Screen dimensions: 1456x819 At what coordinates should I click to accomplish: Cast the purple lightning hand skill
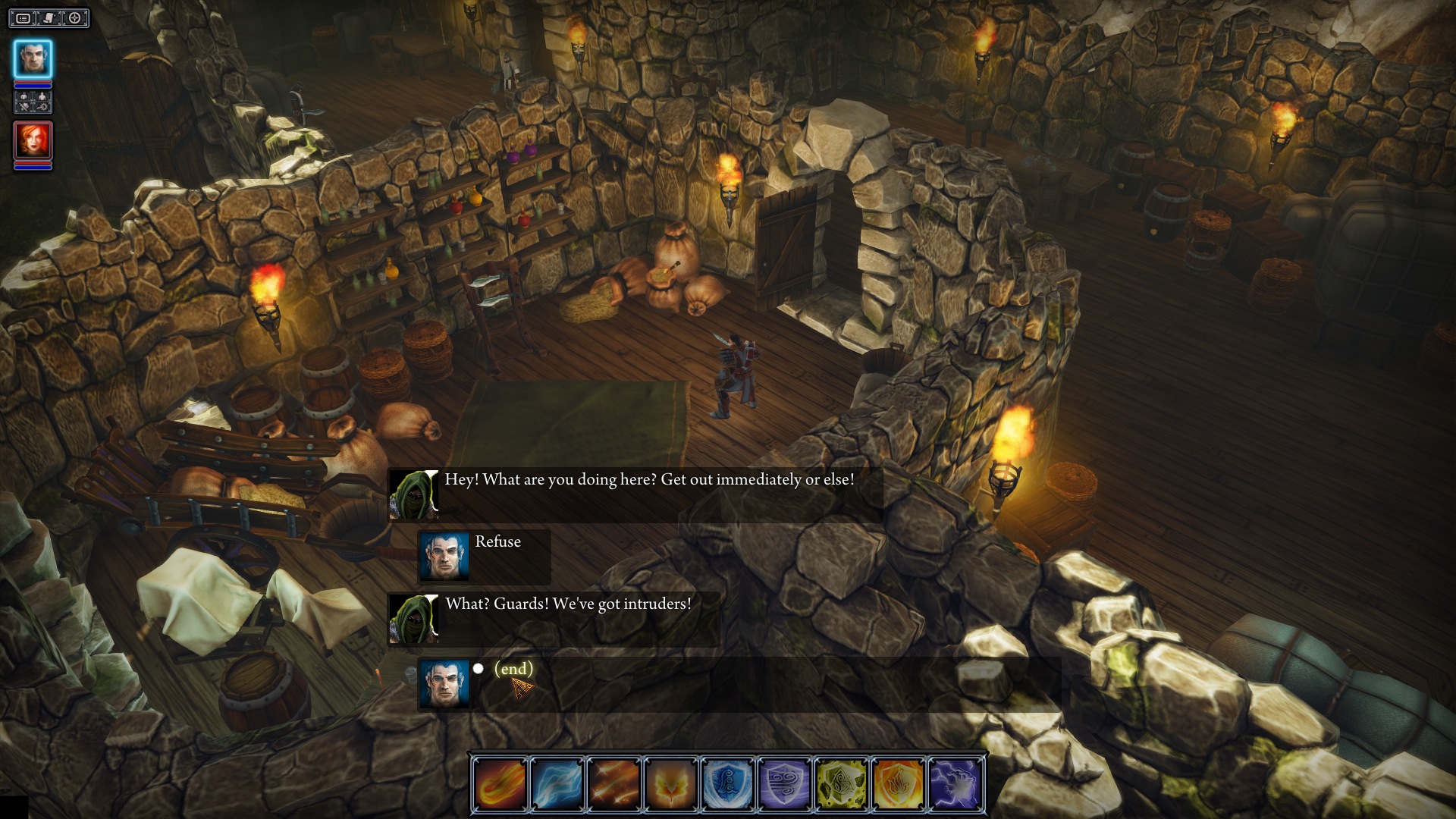click(956, 784)
